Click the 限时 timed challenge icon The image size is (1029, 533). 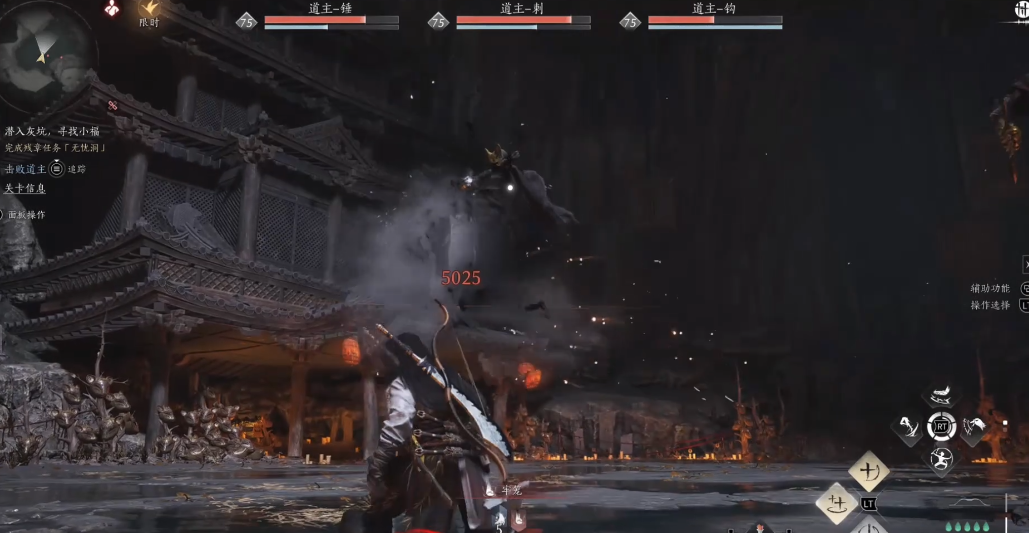(149, 10)
